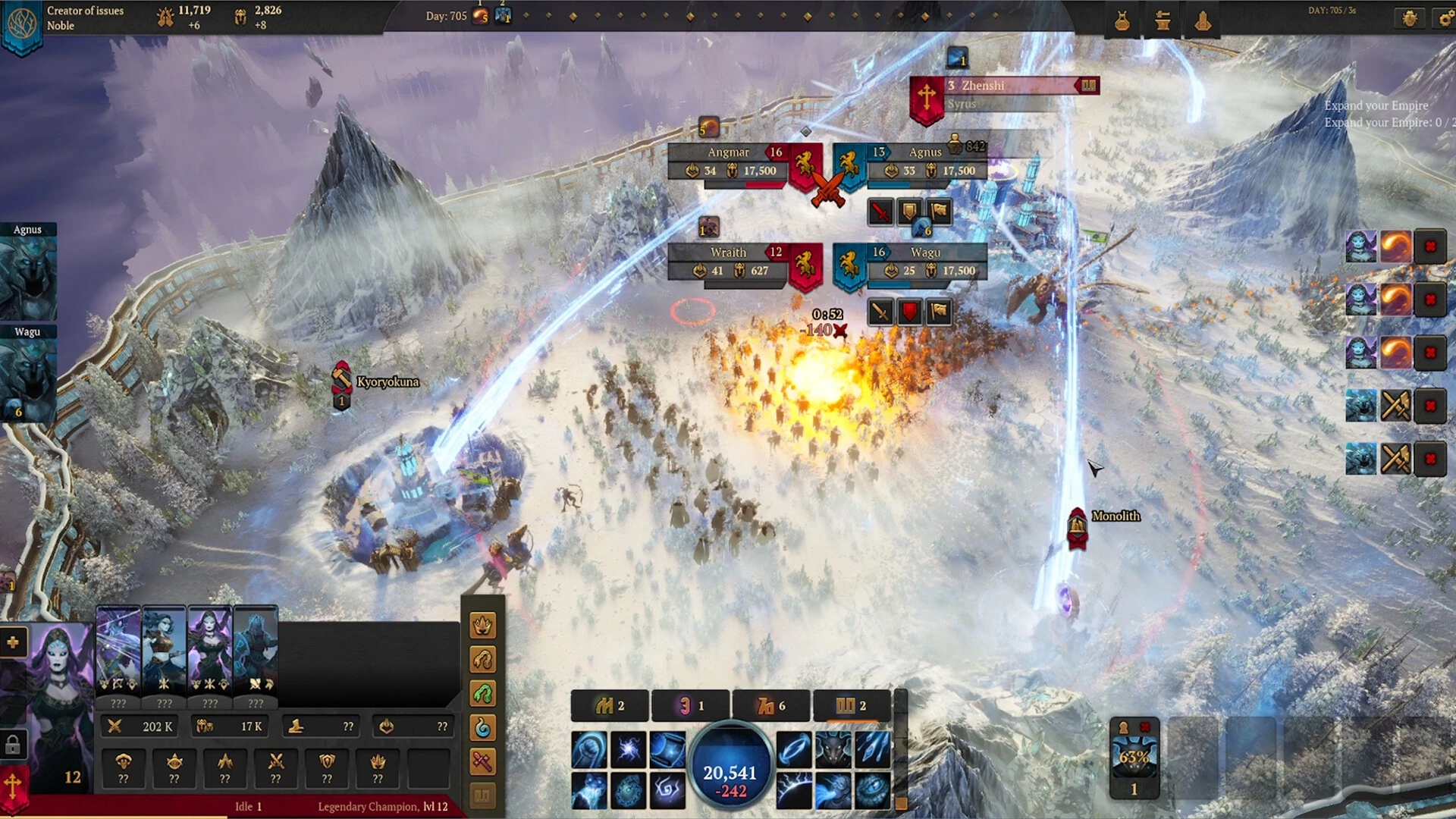Image resolution: width=1456 pixels, height=819 pixels.
Task: Open the Expand your Empire objective
Action: point(1376,106)
